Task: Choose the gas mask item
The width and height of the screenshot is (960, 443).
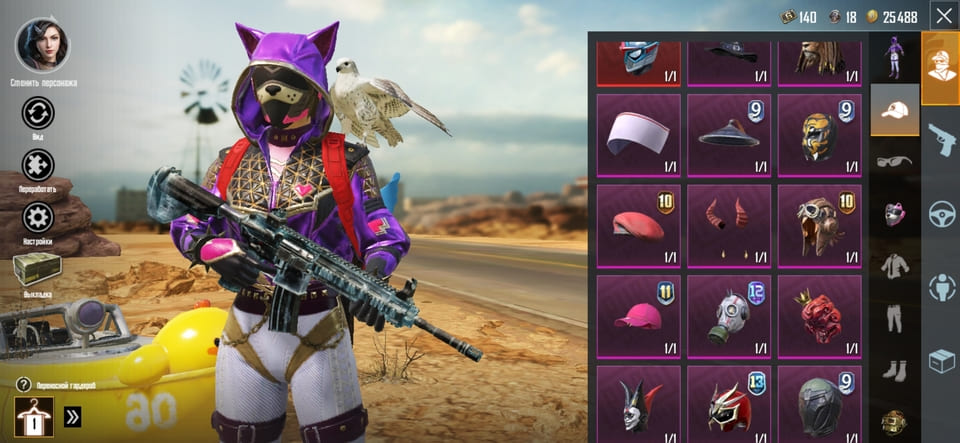Action: click(x=728, y=316)
